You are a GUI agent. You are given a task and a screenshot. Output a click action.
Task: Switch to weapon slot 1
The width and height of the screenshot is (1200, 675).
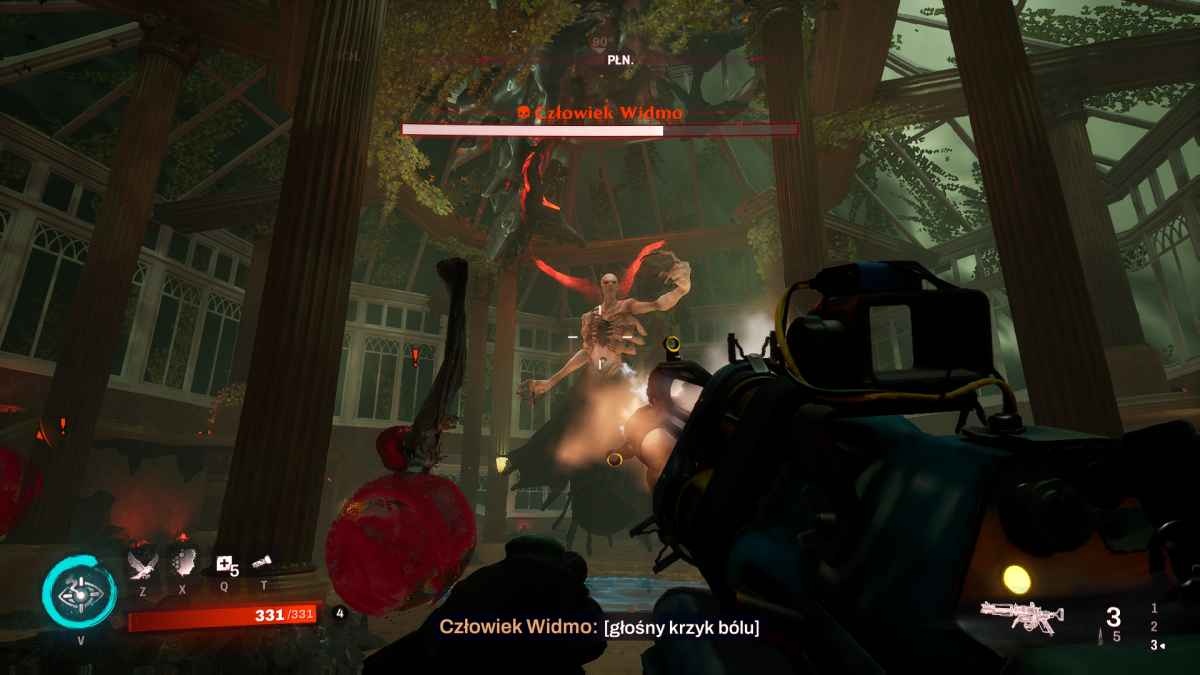(1154, 607)
